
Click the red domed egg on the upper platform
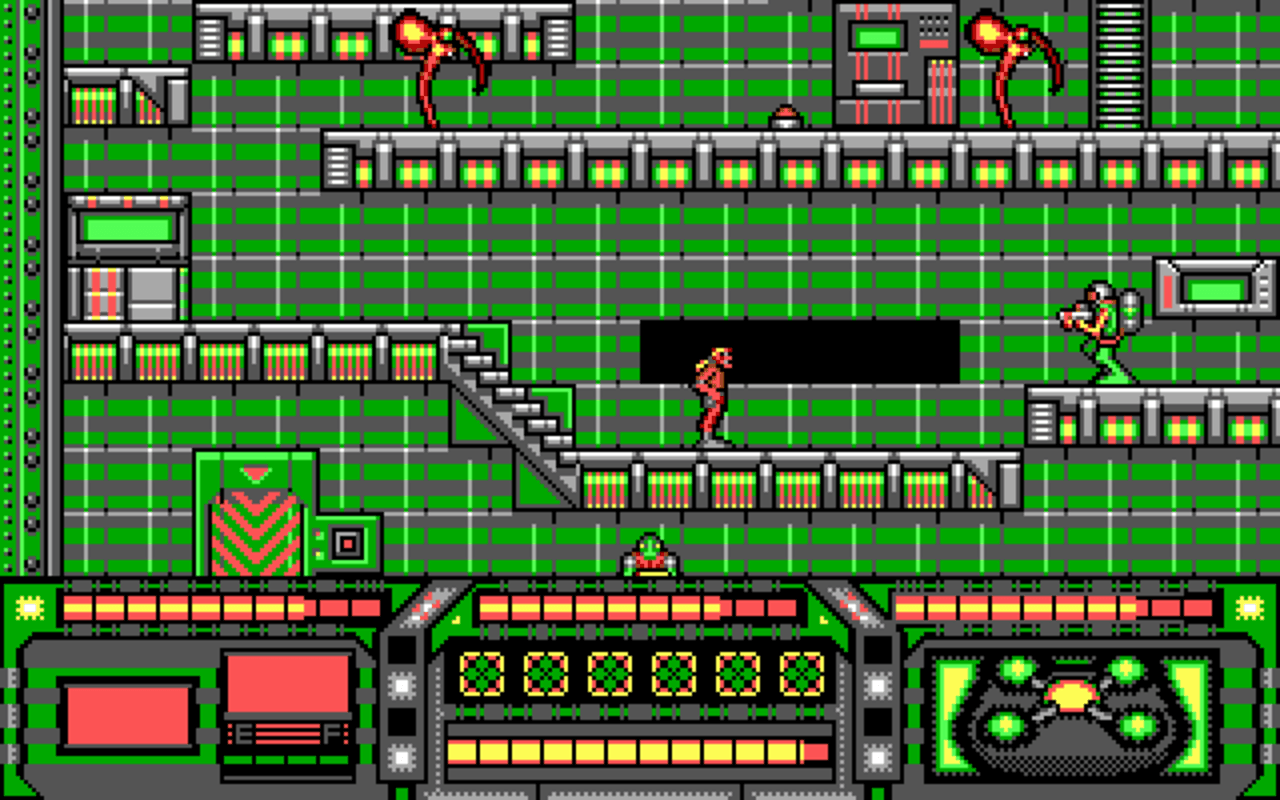(x=786, y=115)
